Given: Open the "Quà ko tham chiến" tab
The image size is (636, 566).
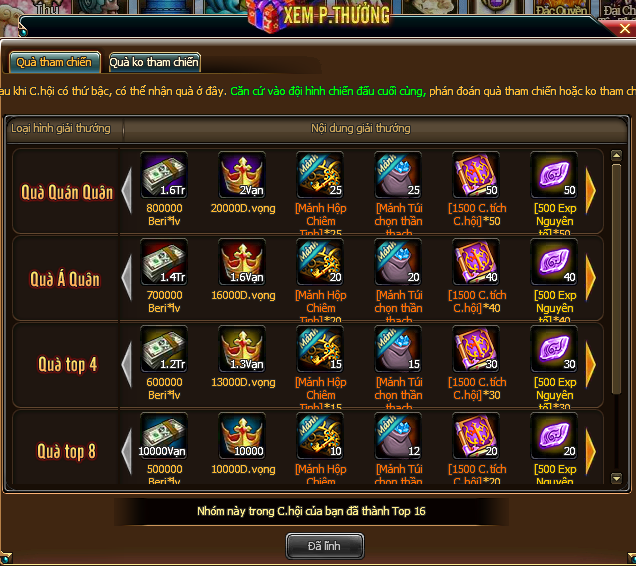Looking at the screenshot, I should [154, 62].
